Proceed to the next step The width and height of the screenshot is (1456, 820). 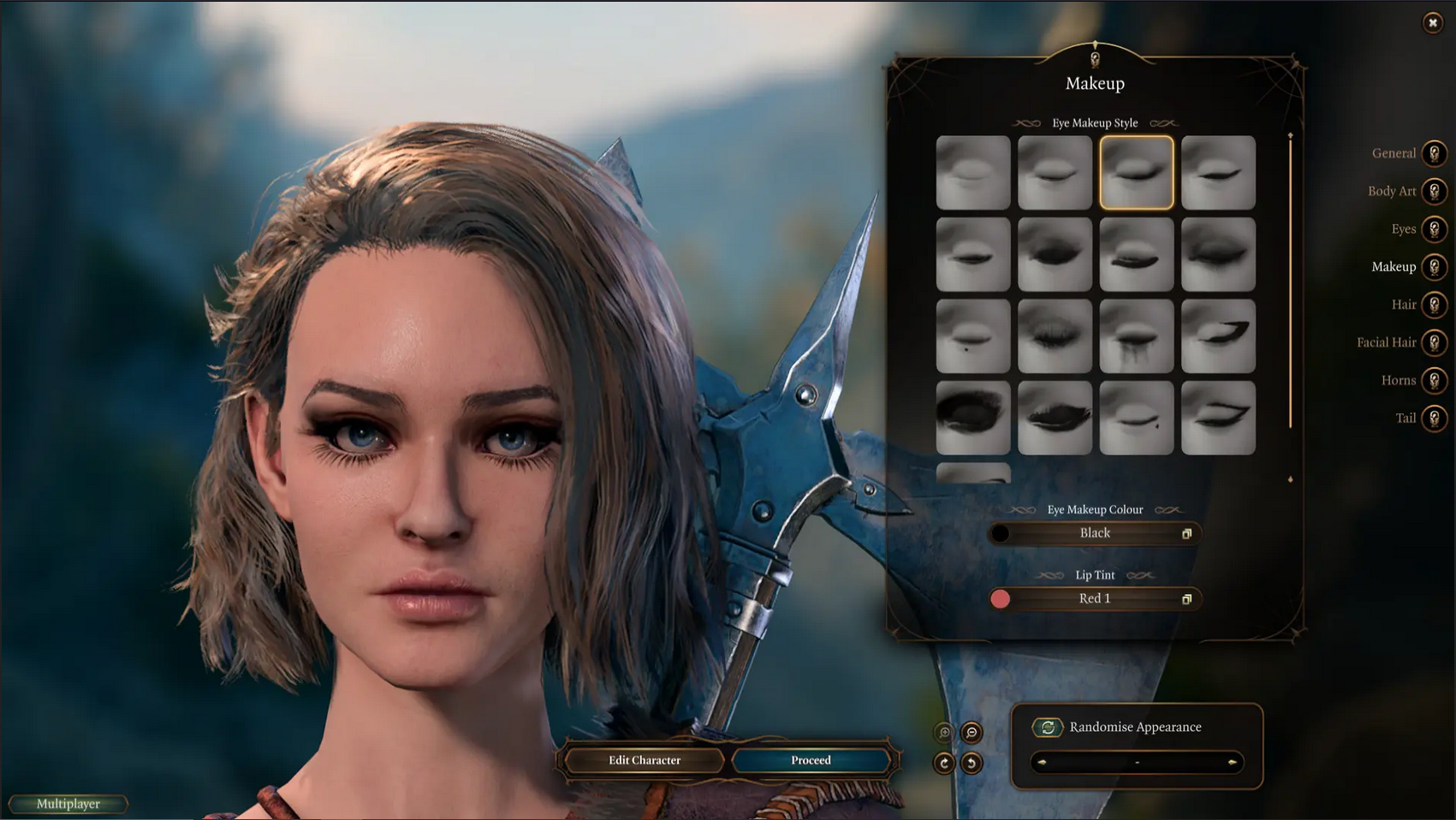click(811, 760)
